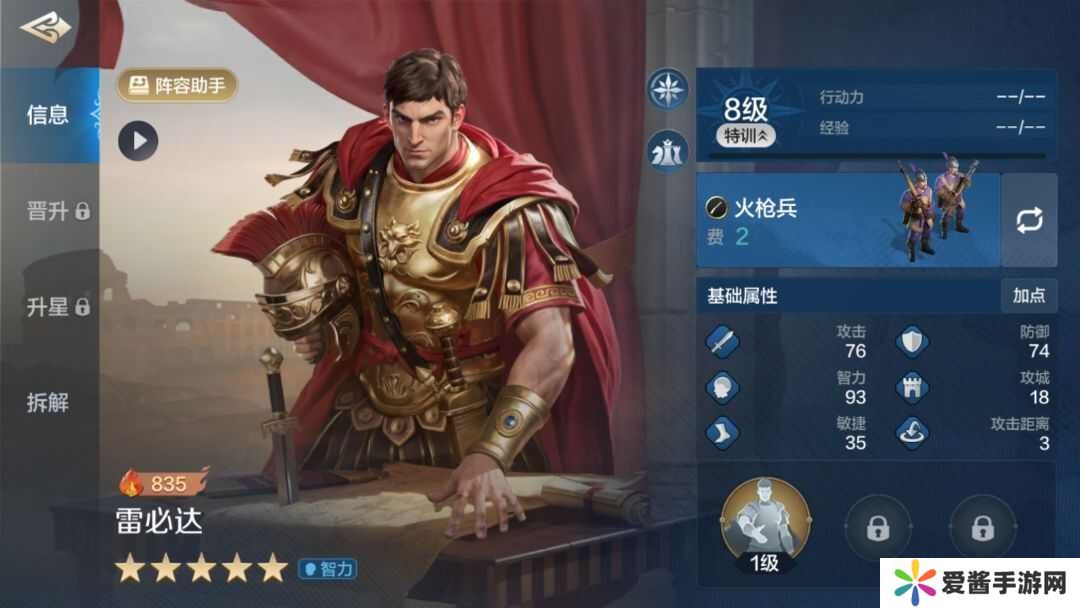Swap troop type with the cycle button
The image size is (1080, 608).
1029,220
